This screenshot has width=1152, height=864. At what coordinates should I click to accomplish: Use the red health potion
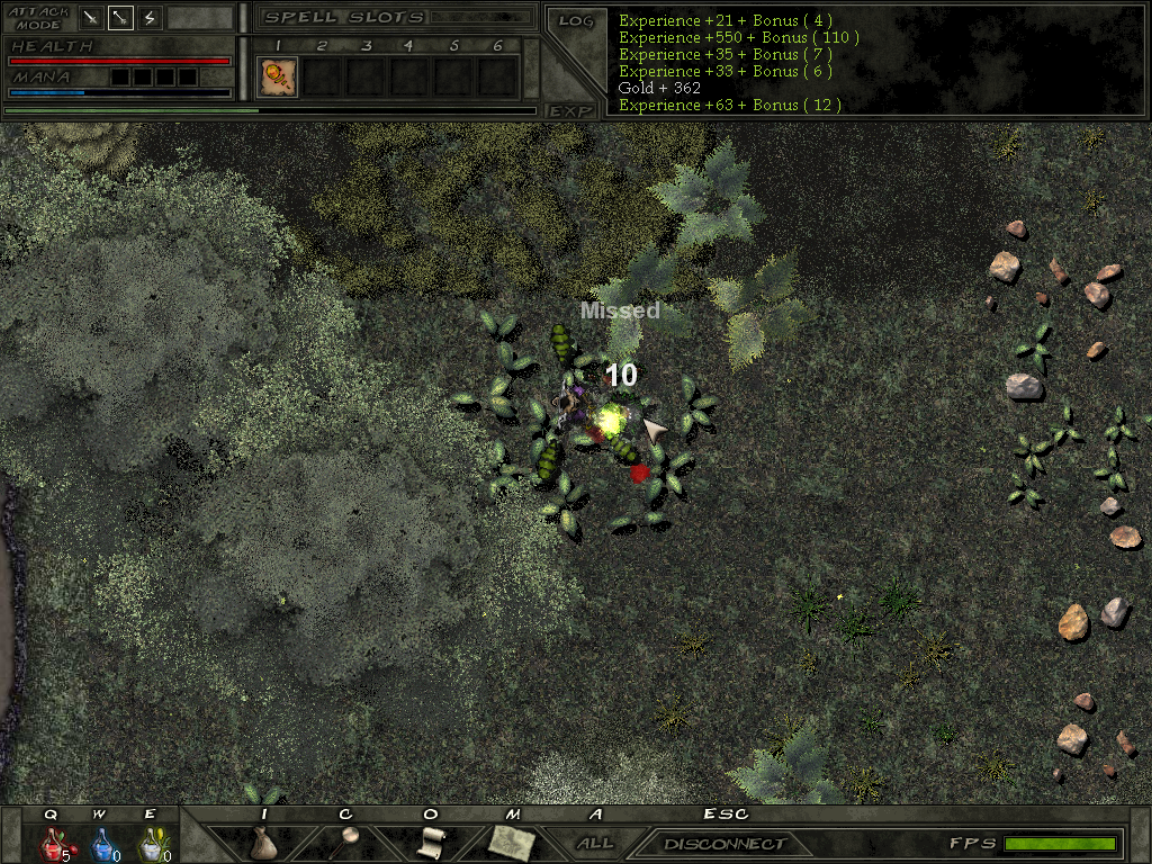tap(52, 845)
